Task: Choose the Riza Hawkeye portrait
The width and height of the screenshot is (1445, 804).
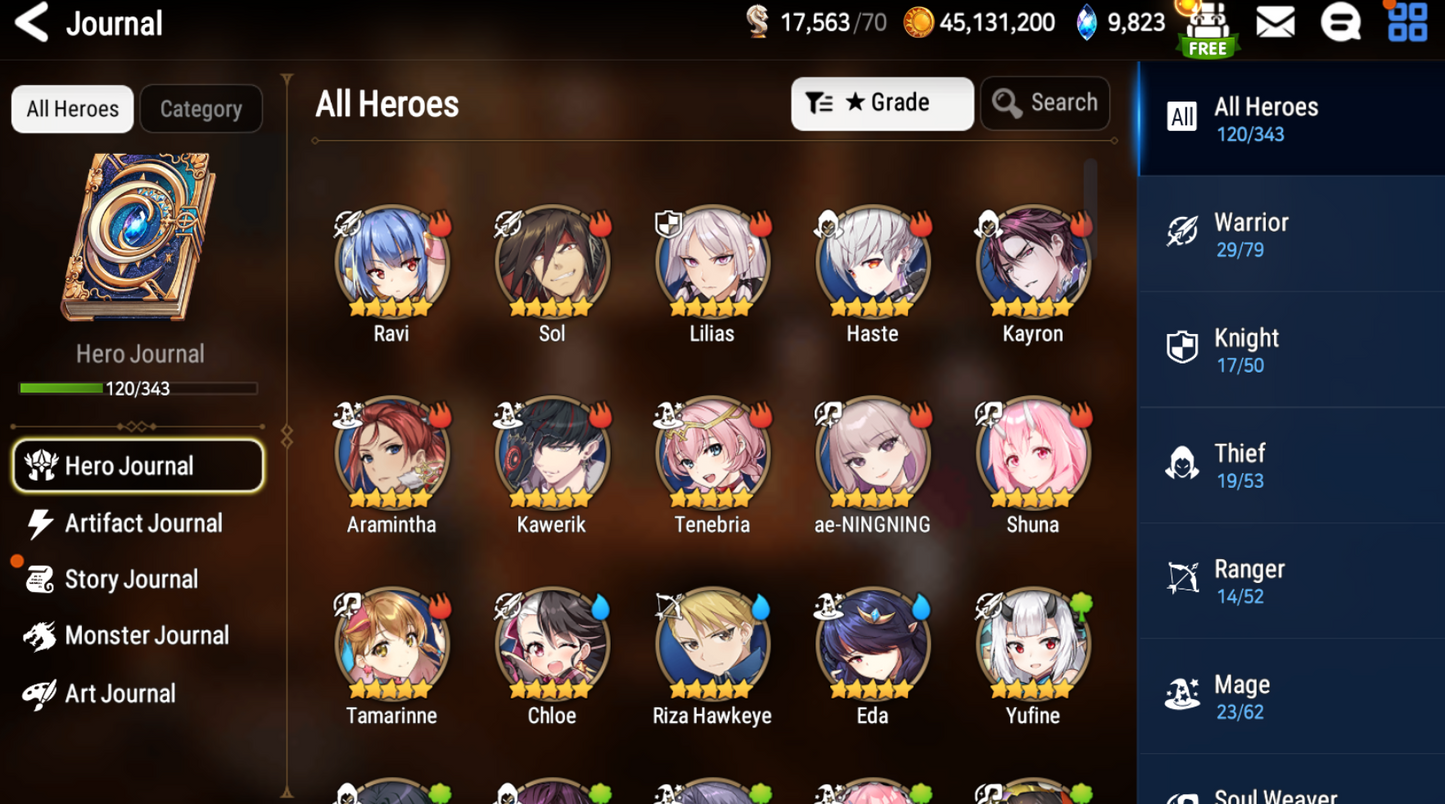Action: [712, 645]
